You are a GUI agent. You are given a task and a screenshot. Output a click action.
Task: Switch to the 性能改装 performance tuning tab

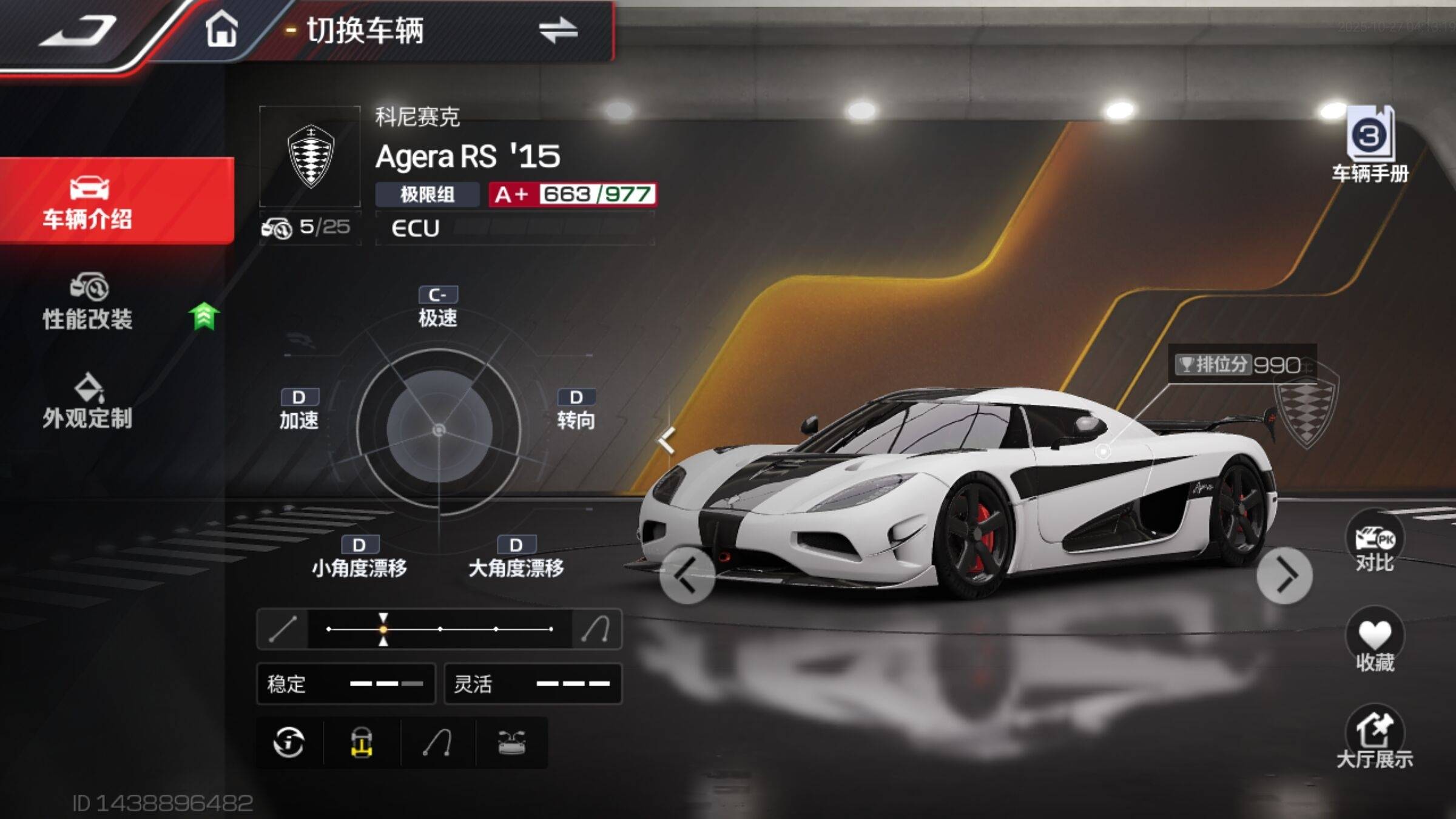[88, 303]
